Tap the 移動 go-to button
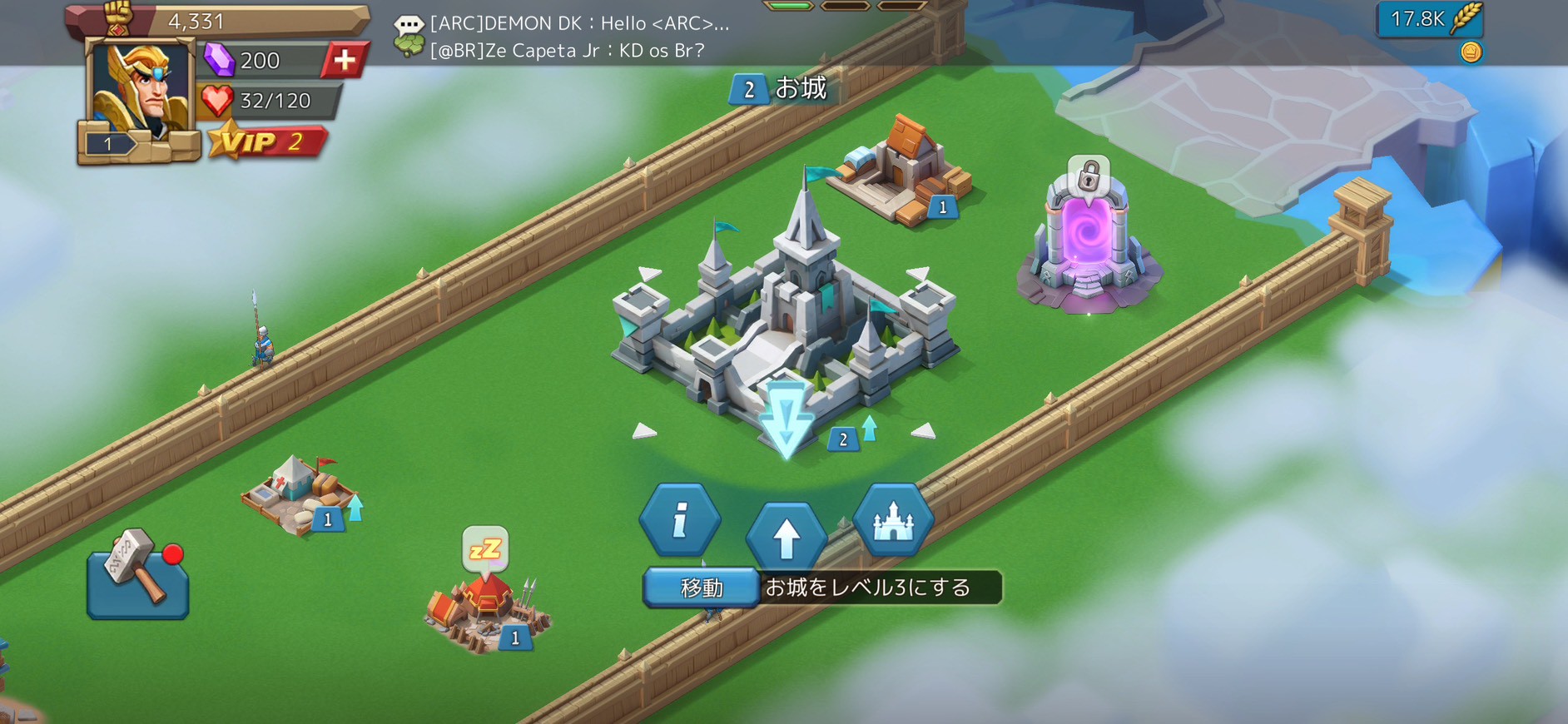 tap(702, 588)
